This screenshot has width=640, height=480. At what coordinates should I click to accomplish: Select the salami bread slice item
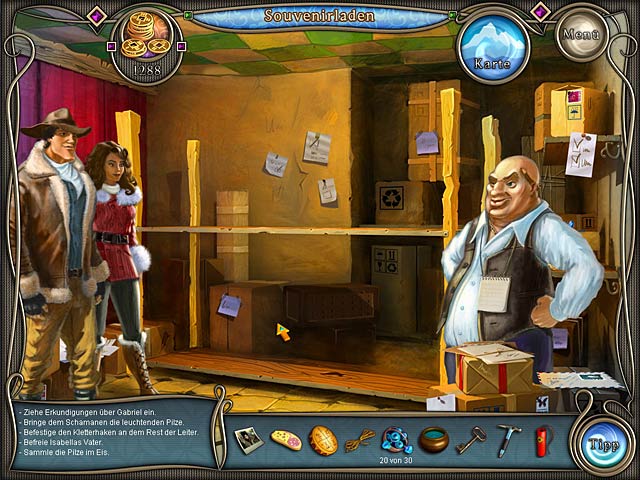(286, 440)
